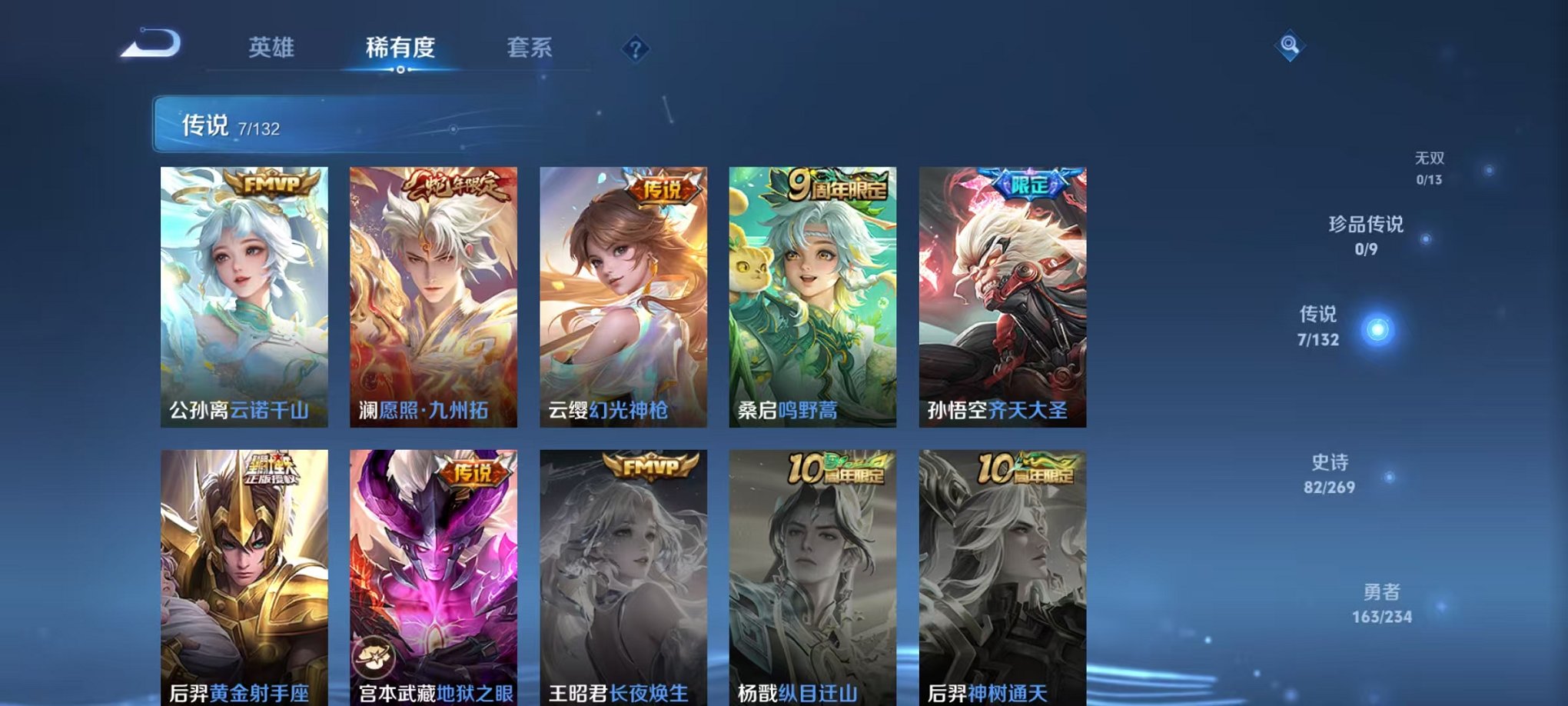Open the search with the magnifier icon
1568x706 pixels.
point(1291,45)
